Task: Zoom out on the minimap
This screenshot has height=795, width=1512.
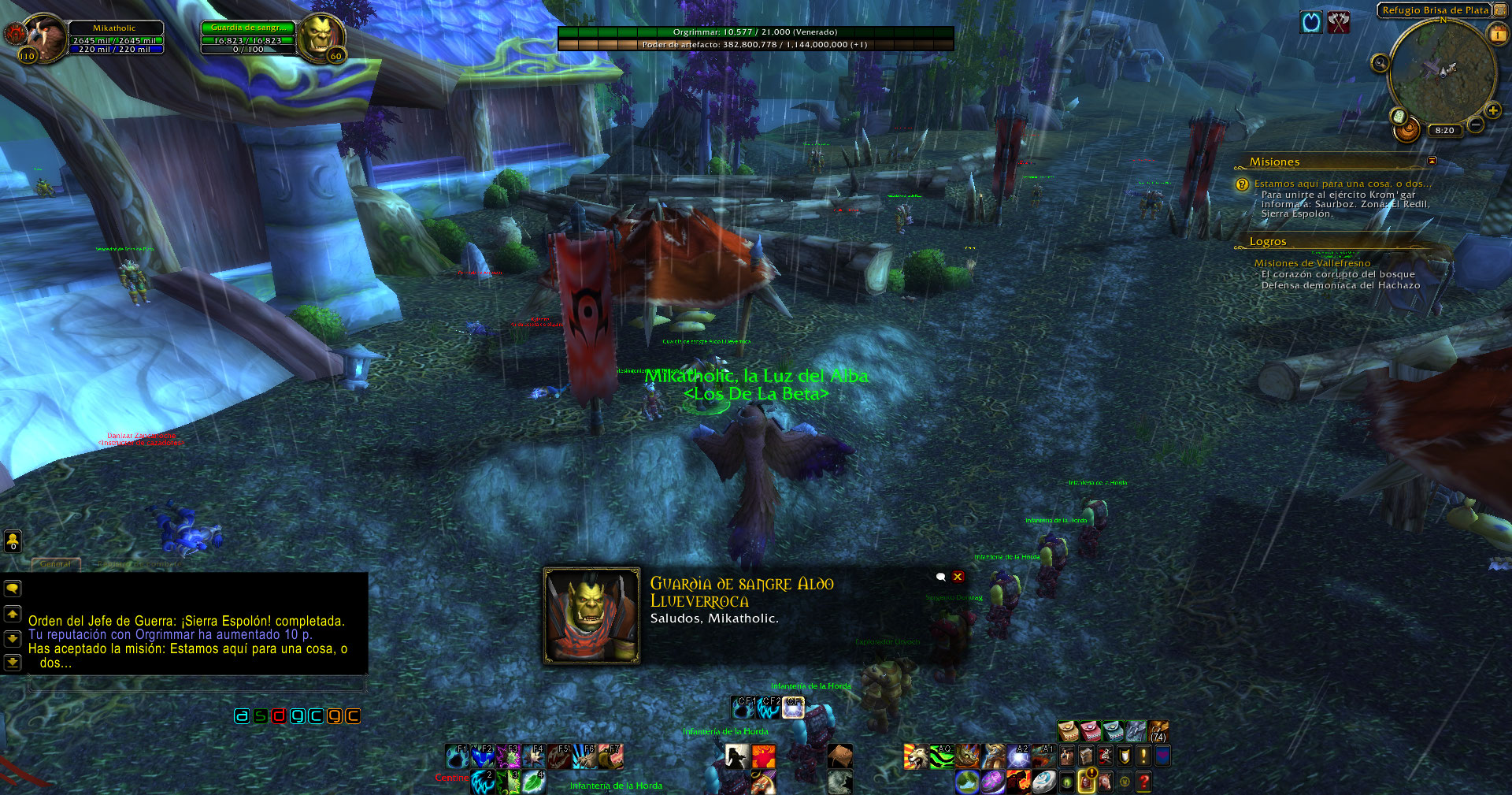Action: point(1476,124)
